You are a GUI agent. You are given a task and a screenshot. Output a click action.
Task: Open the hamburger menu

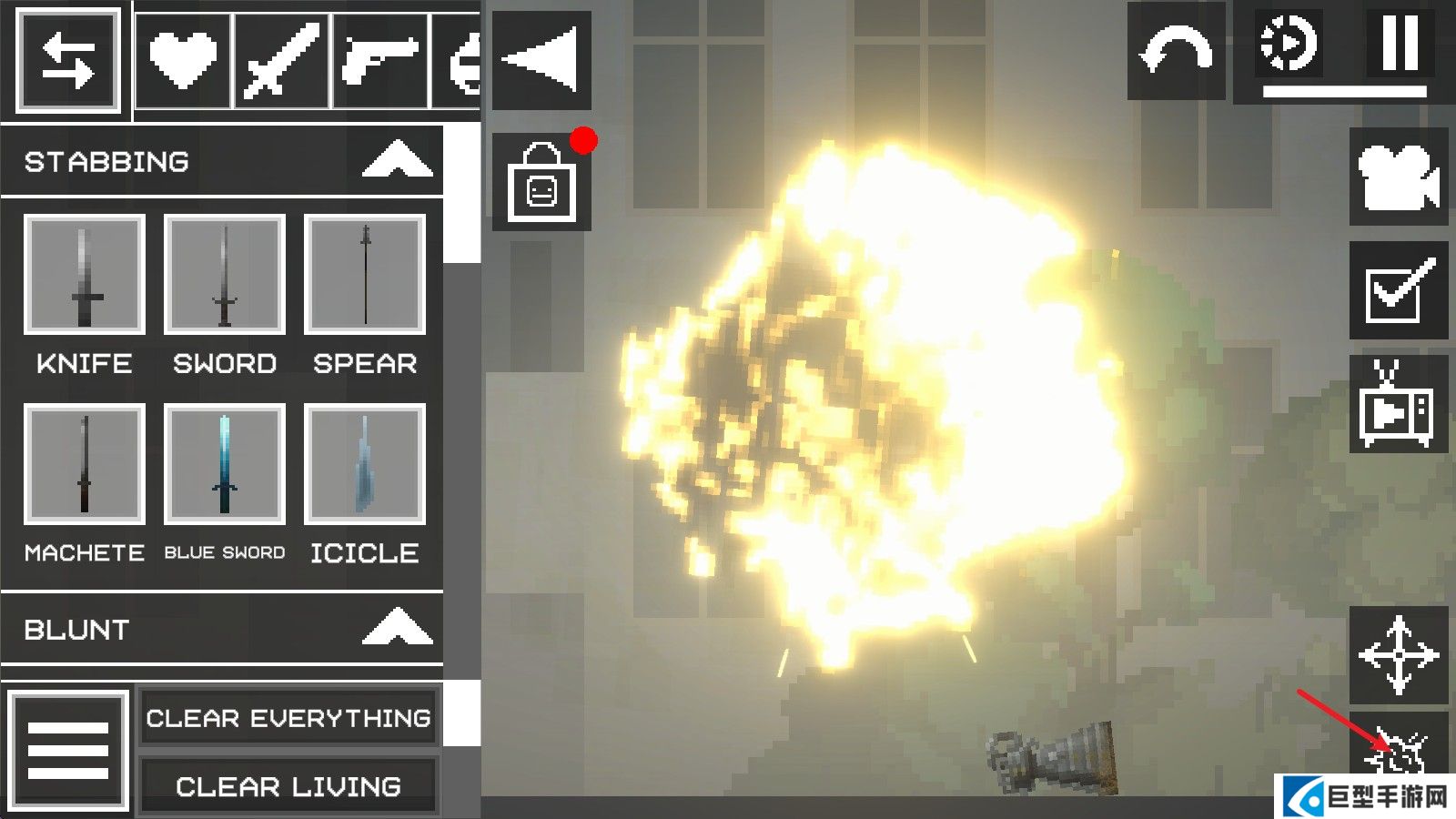pyautogui.click(x=68, y=750)
